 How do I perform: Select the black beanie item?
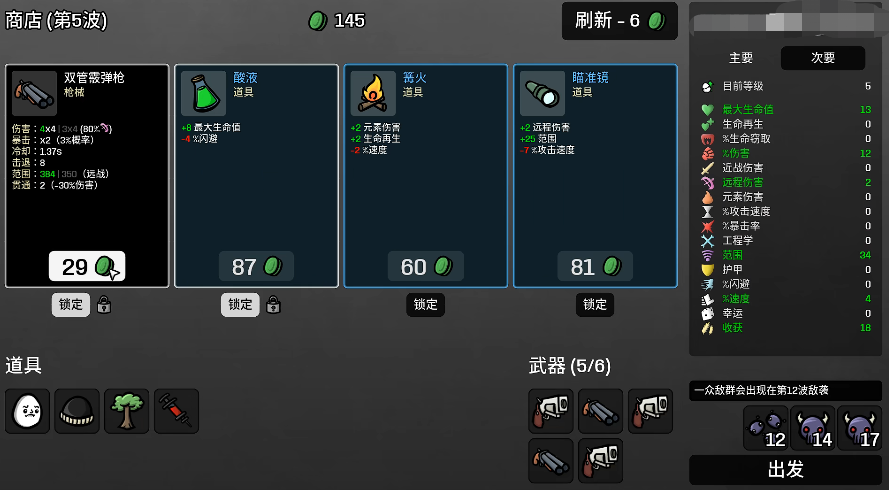(77, 411)
